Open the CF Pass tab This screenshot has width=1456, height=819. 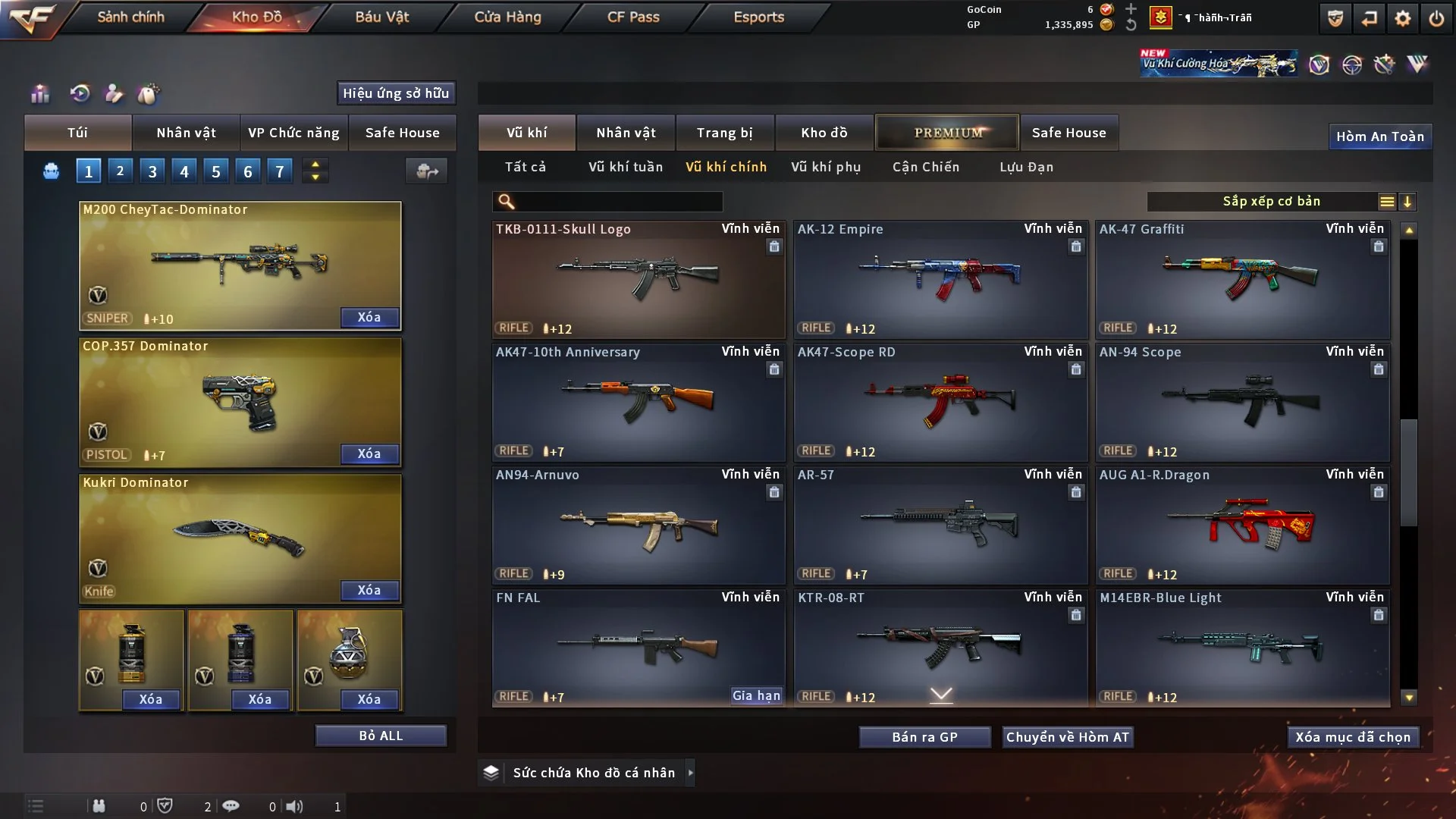(633, 17)
